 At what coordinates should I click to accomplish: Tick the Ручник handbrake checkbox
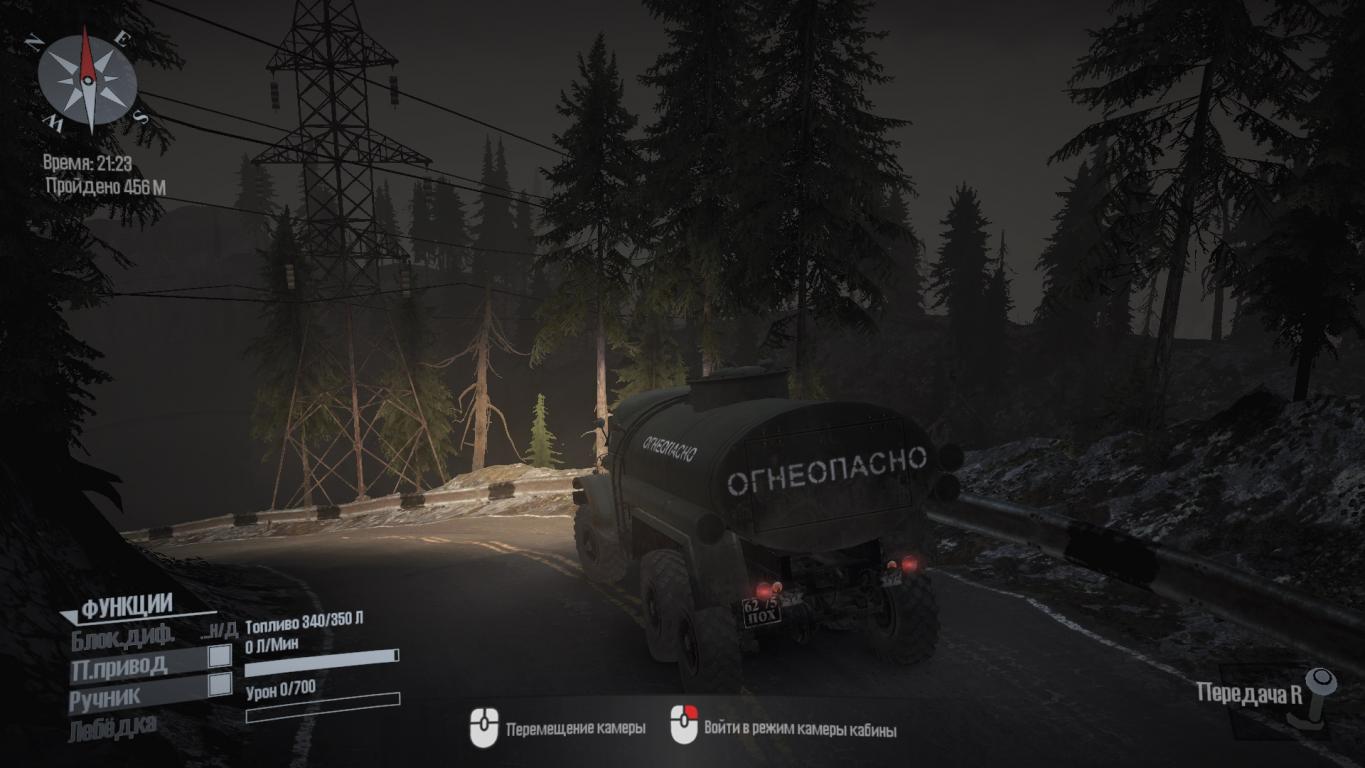(219, 685)
